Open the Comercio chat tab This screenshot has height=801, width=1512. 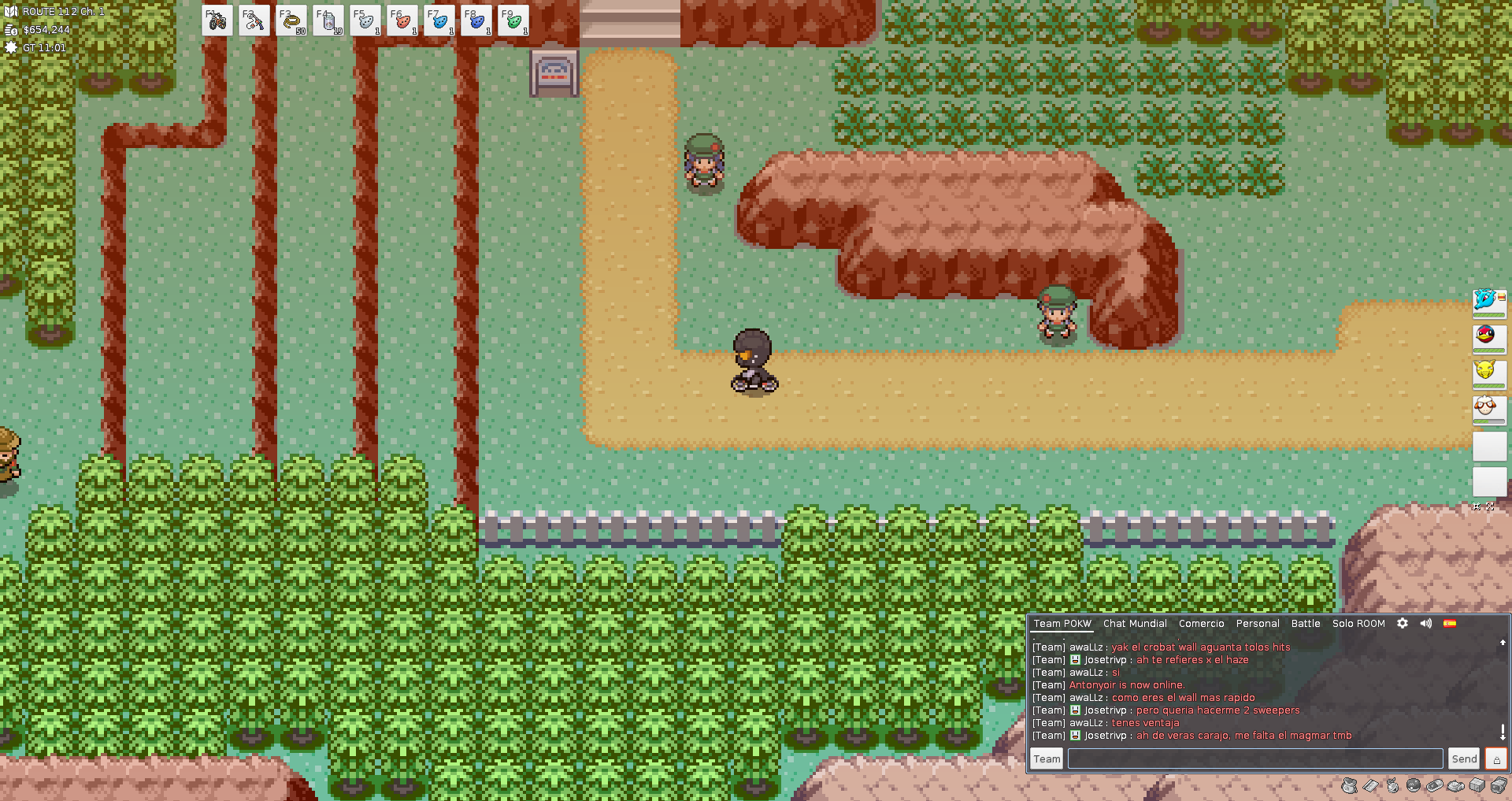(1201, 623)
